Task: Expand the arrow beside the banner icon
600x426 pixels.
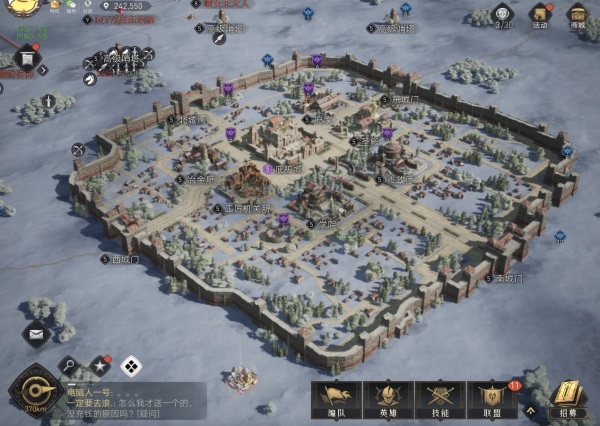Action: point(43,69)
